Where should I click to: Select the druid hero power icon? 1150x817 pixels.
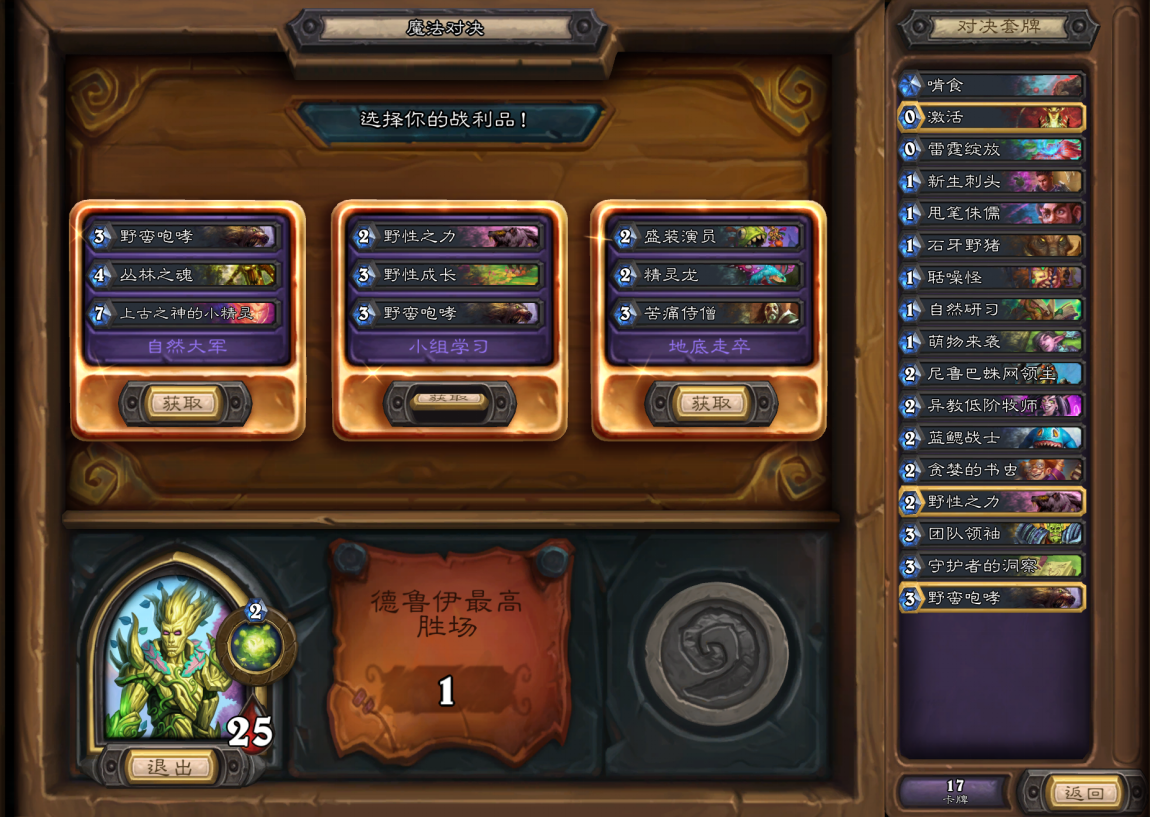pyautogui.click(x=255, y=644)
